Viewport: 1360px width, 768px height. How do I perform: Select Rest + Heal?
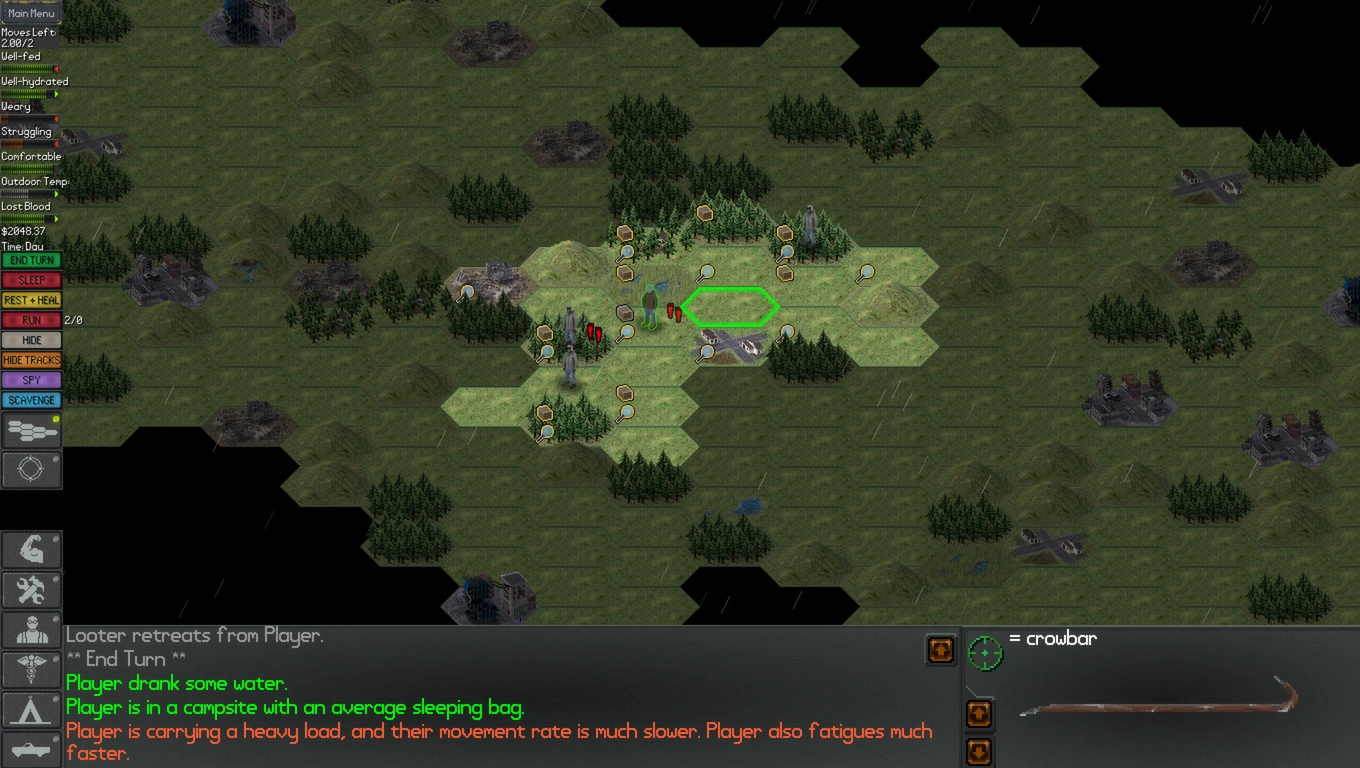(x=31, y=300)
